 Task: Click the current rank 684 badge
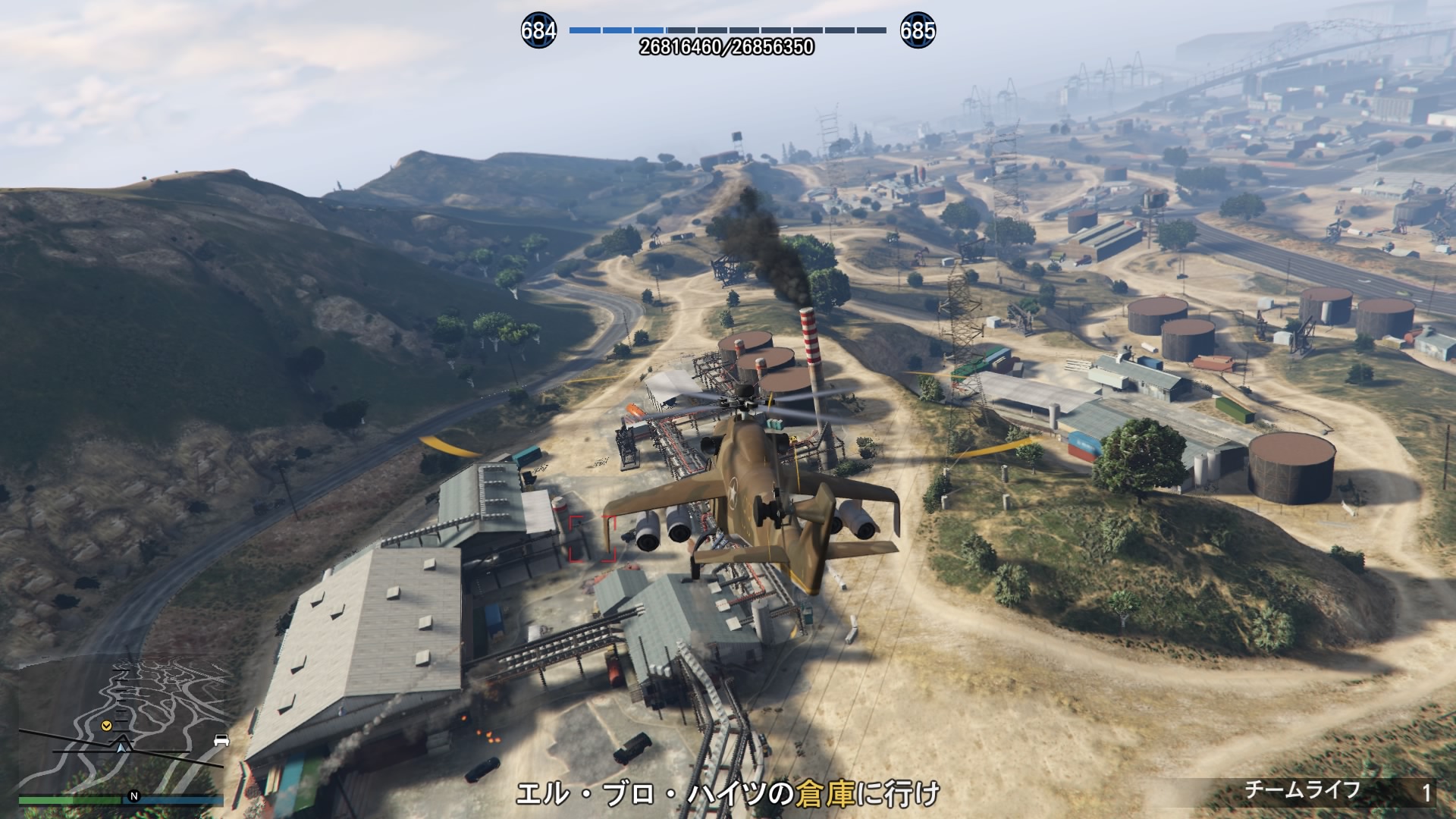[x=538, y=31]
